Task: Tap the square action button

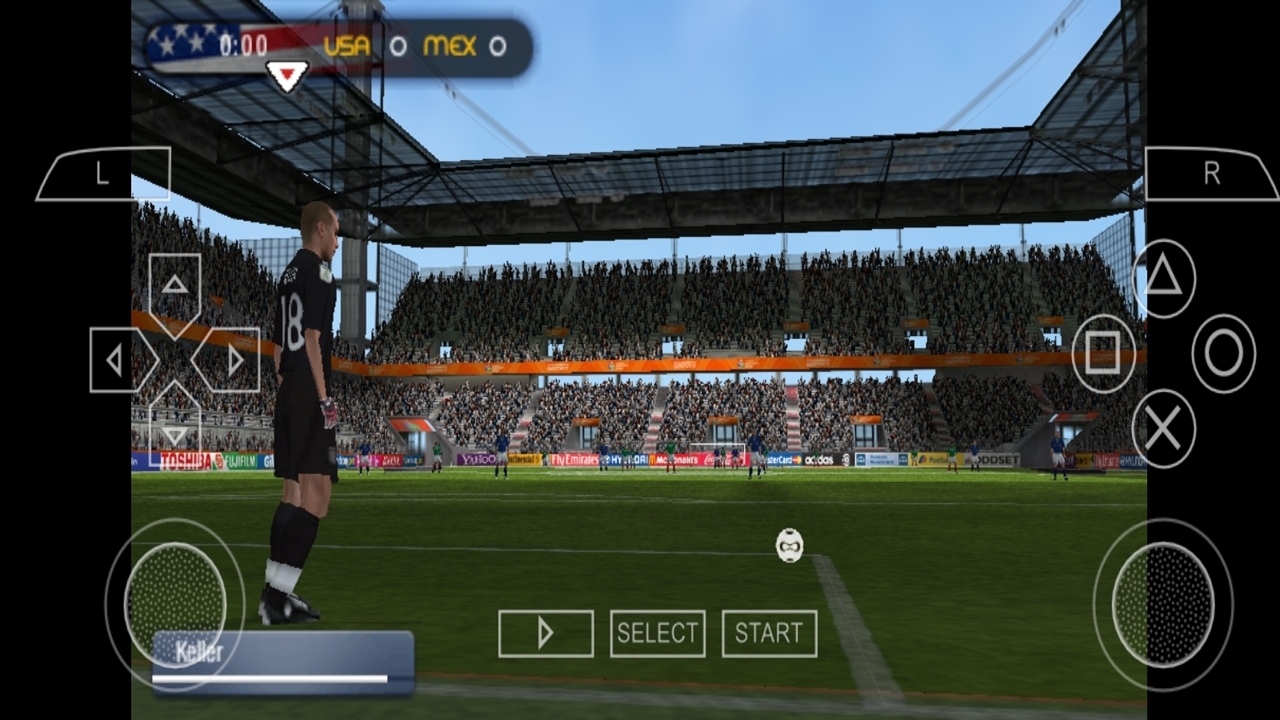Action: (x=1103, y=353)
